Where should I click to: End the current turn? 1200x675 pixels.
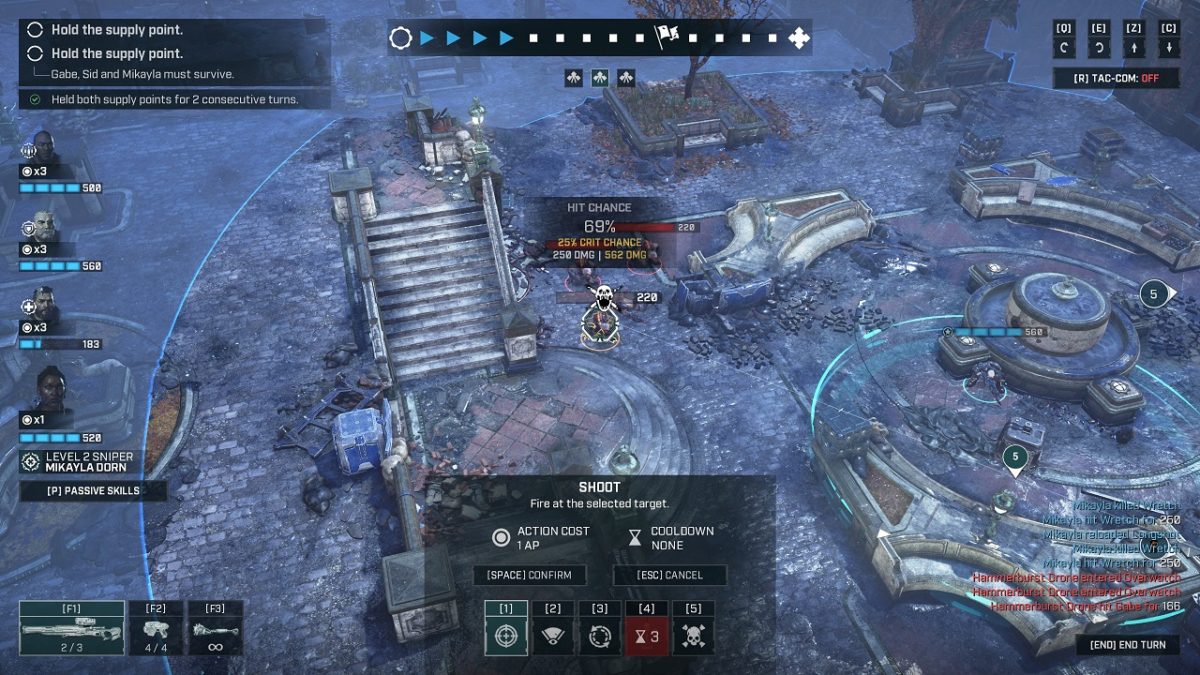point(1127,645)
